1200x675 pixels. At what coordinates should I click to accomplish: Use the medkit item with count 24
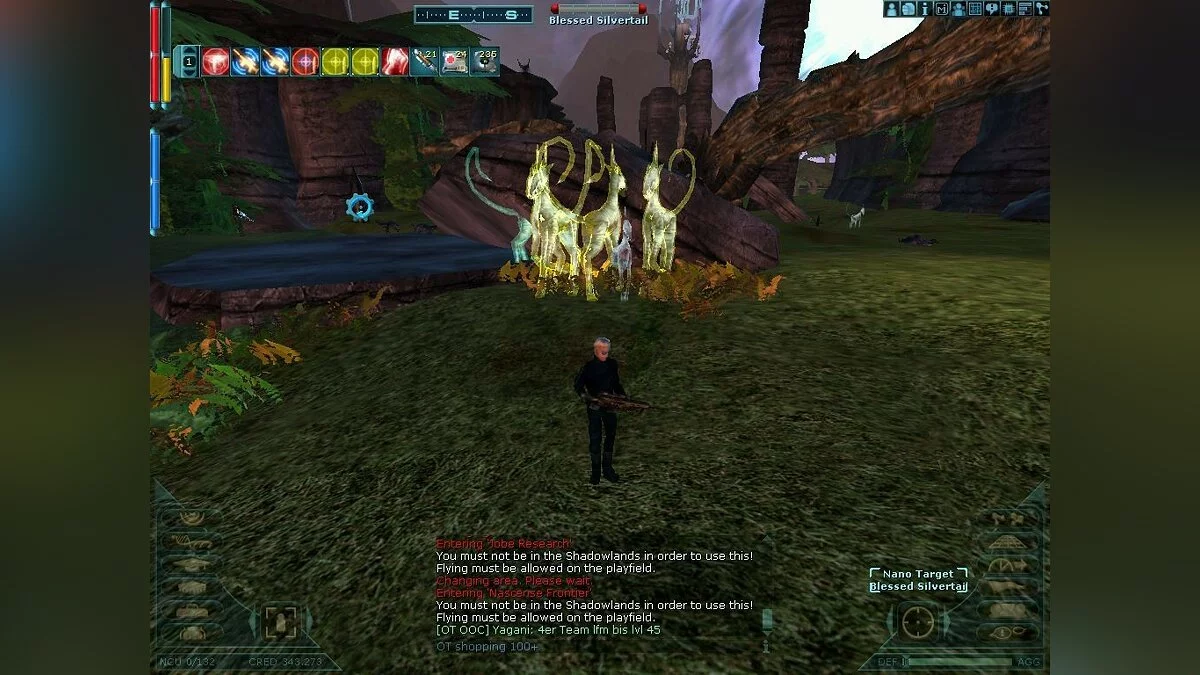455,62
